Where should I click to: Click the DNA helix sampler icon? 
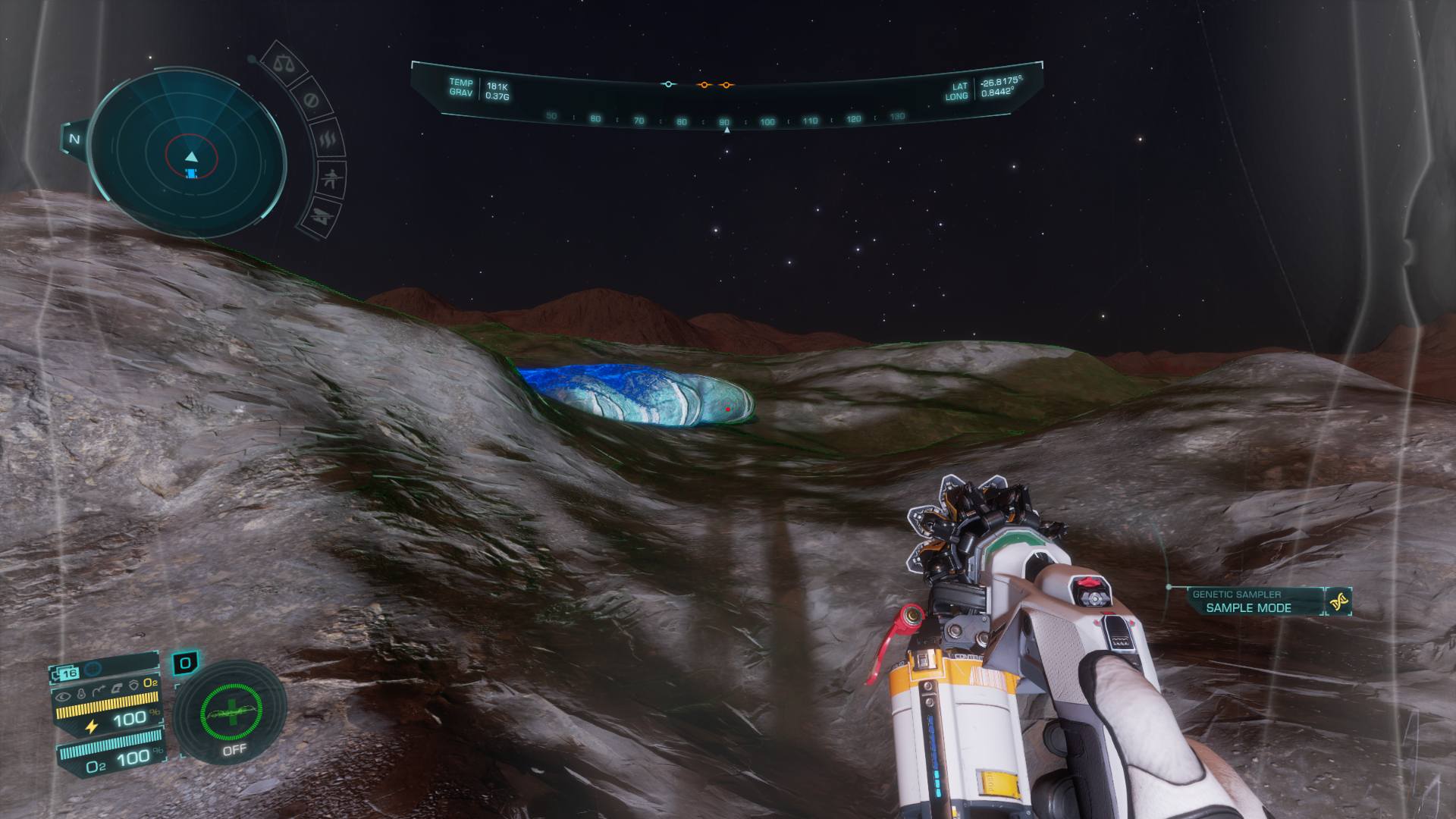1339,602
